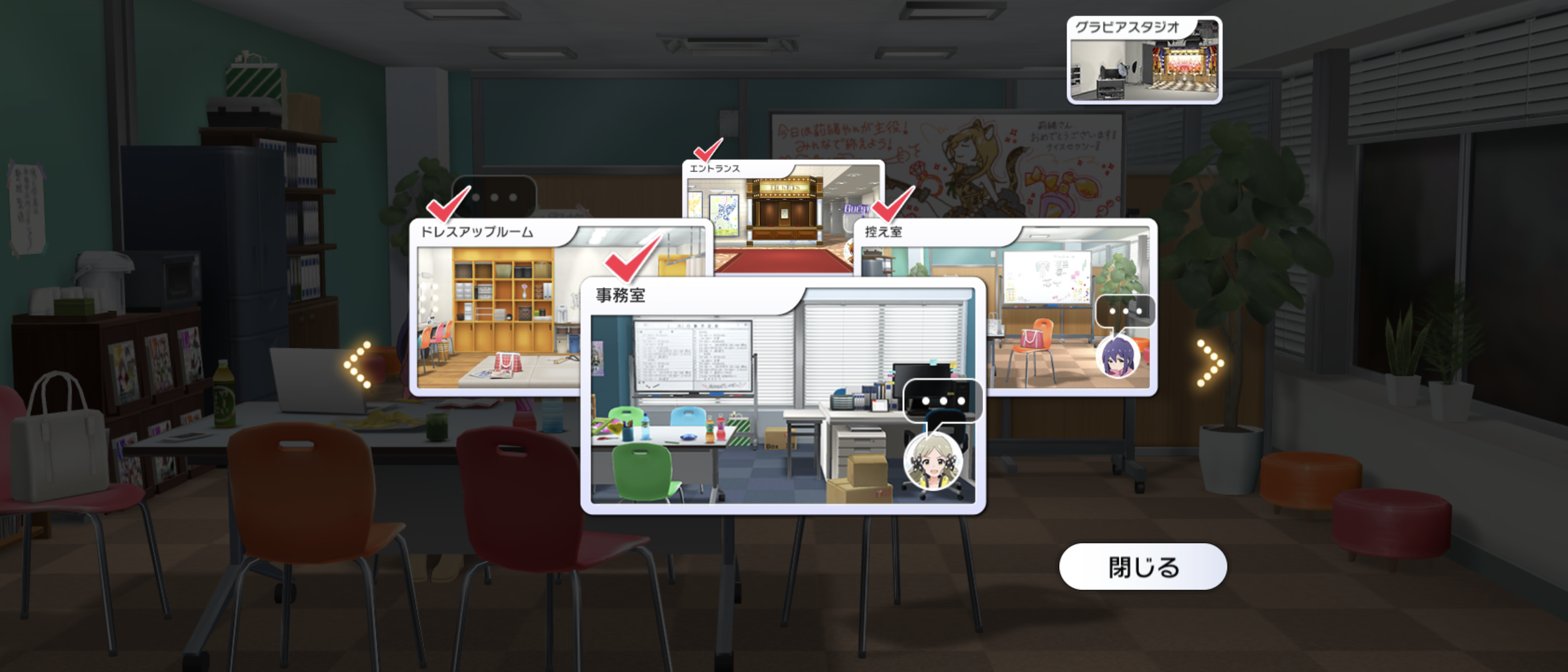The image size is (1568, 672).
Task: Close the room selection with 閉じる
Action: pos(1142,567)
